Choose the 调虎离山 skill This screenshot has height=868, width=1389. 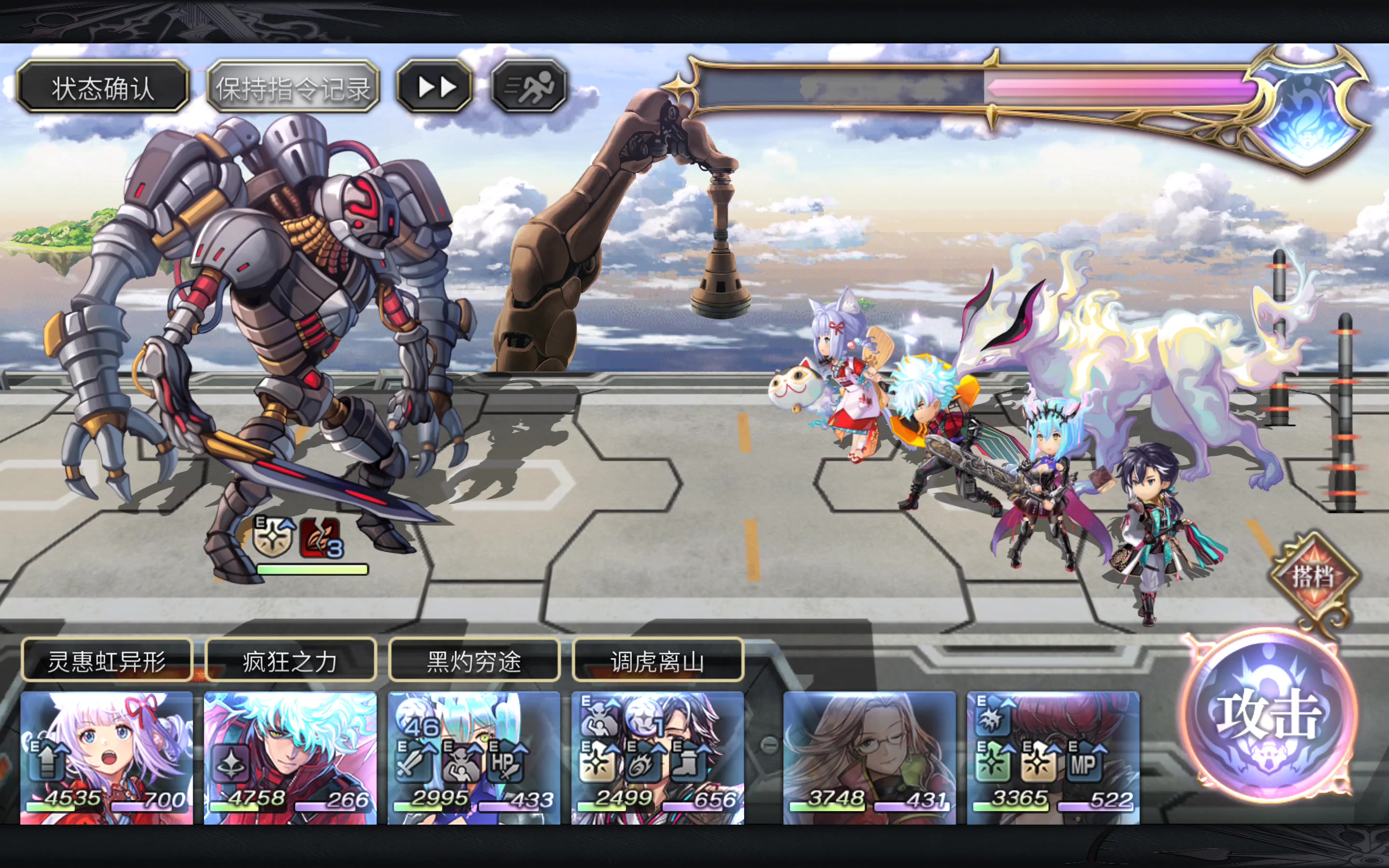(x=658, y=661)
